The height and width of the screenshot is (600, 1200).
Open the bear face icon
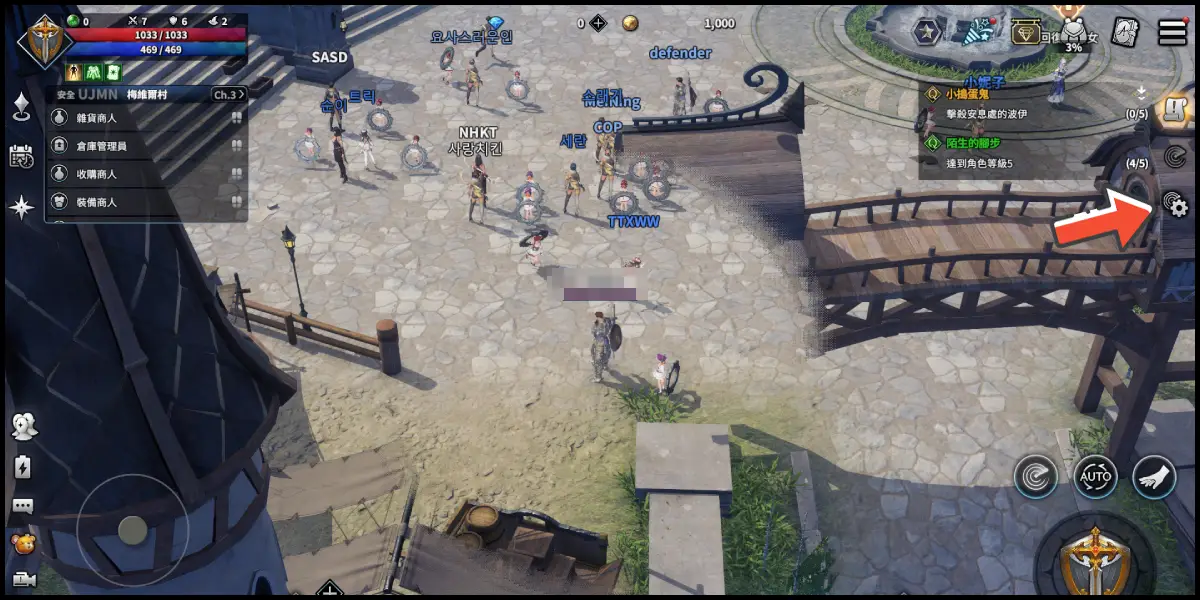[22, 543]
